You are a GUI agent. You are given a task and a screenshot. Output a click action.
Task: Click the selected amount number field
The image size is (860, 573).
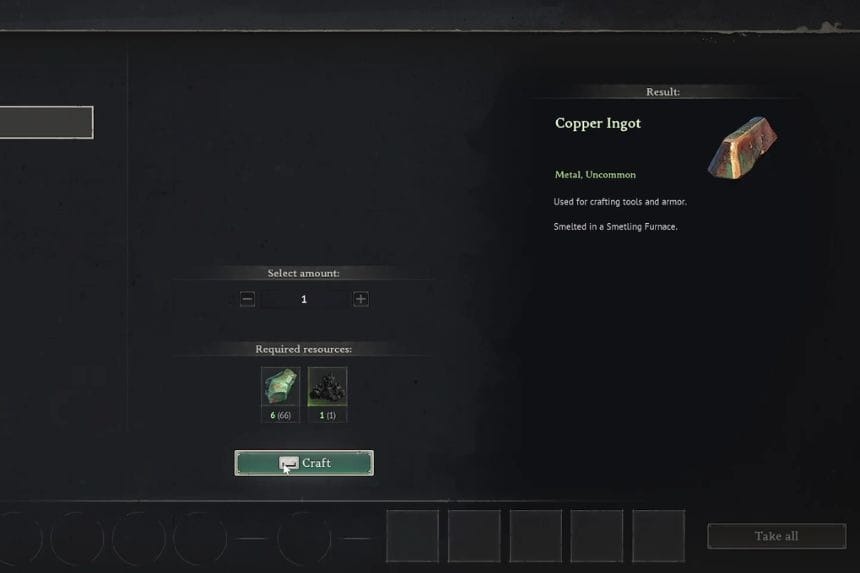(304, 299)
